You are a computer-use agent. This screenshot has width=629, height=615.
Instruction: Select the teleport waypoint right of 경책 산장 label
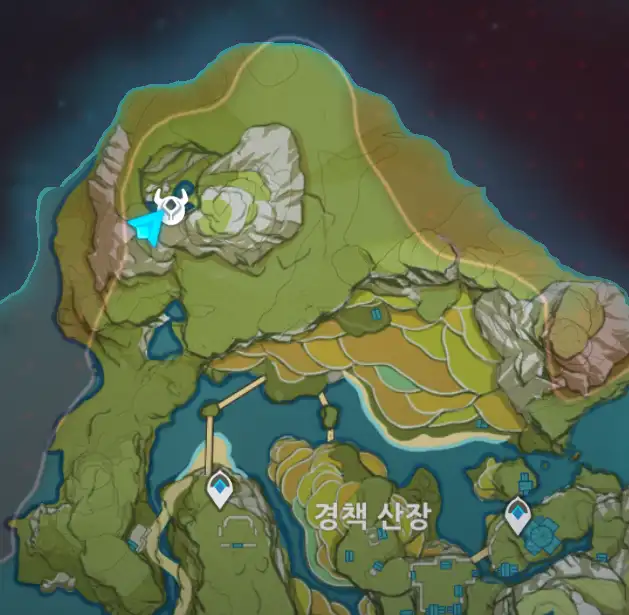517,515
